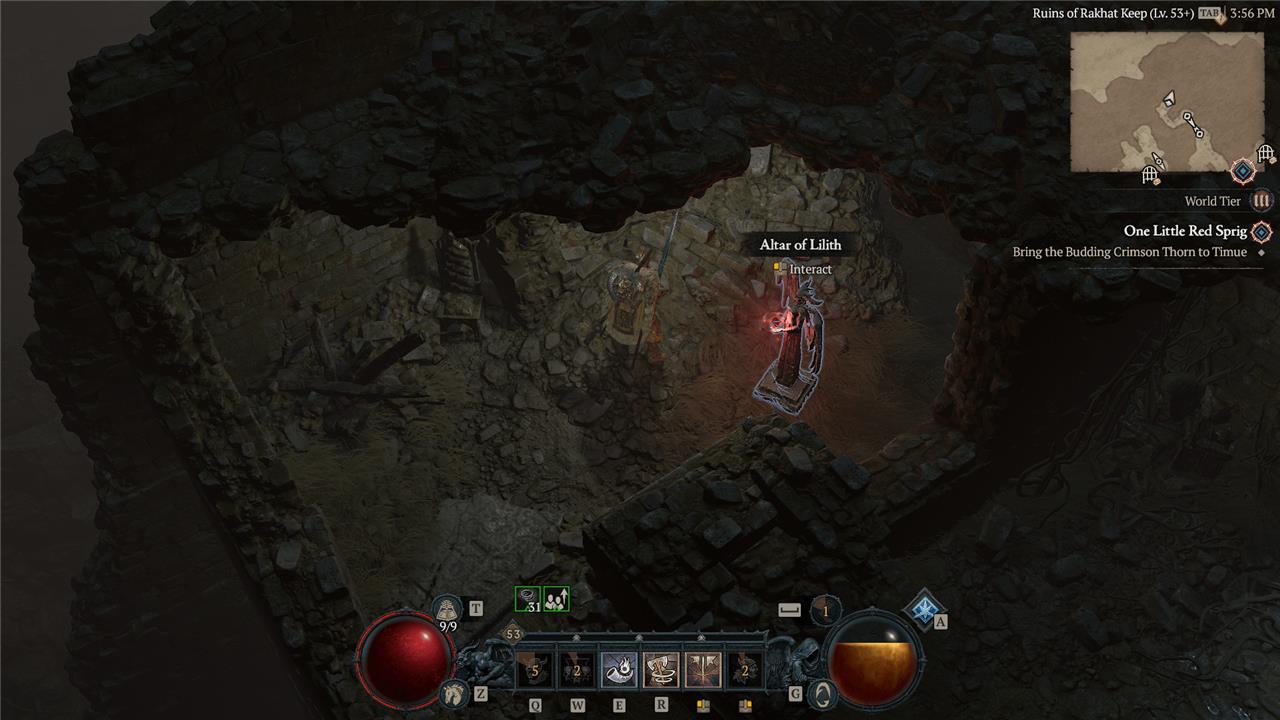Screen dimensions: 1280x720
Task: Activate the twin axes skill slot
Action: (x=703, y=669)
